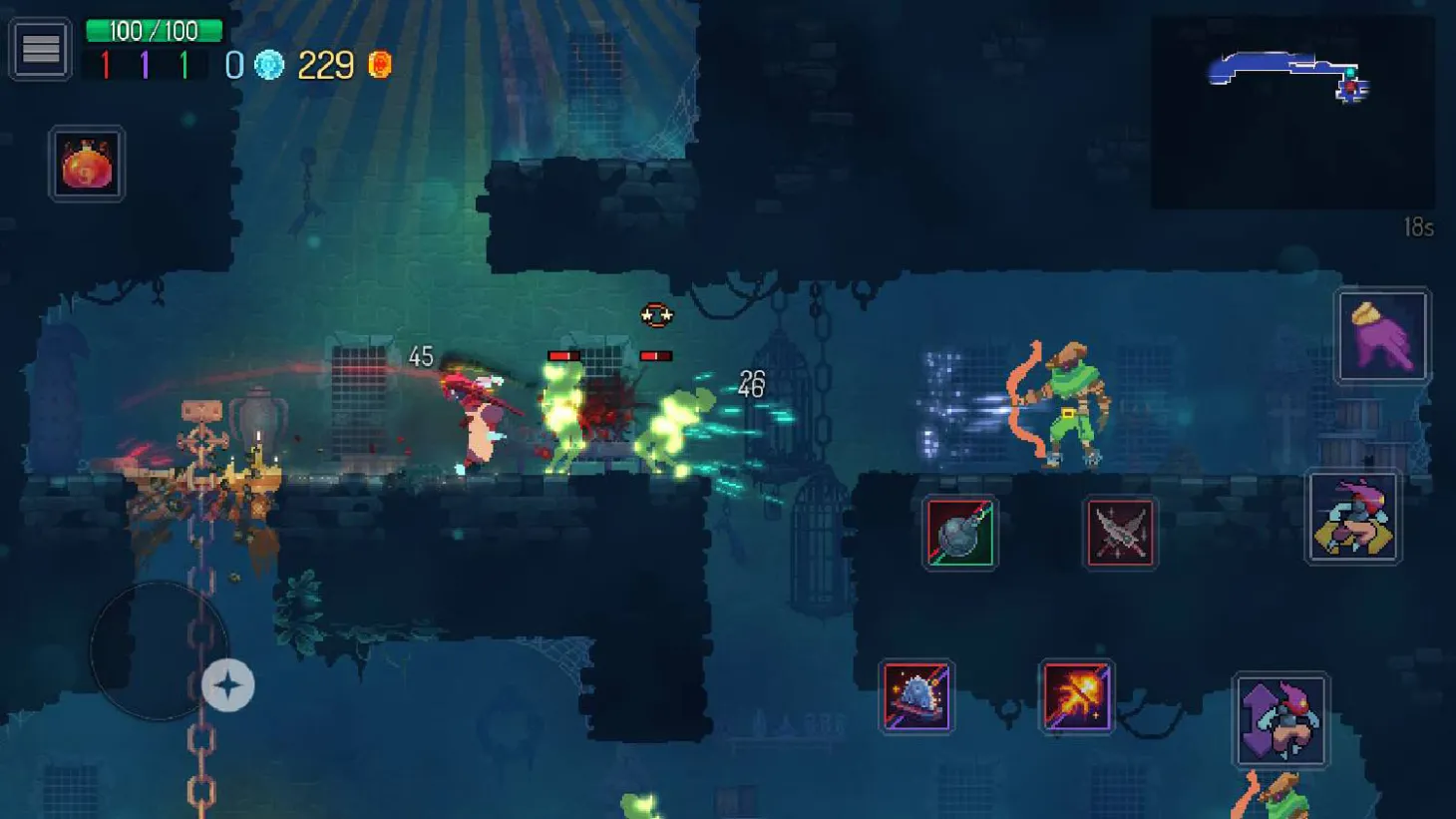
Task: Select the secondary attack ability
Action: 1382,336
